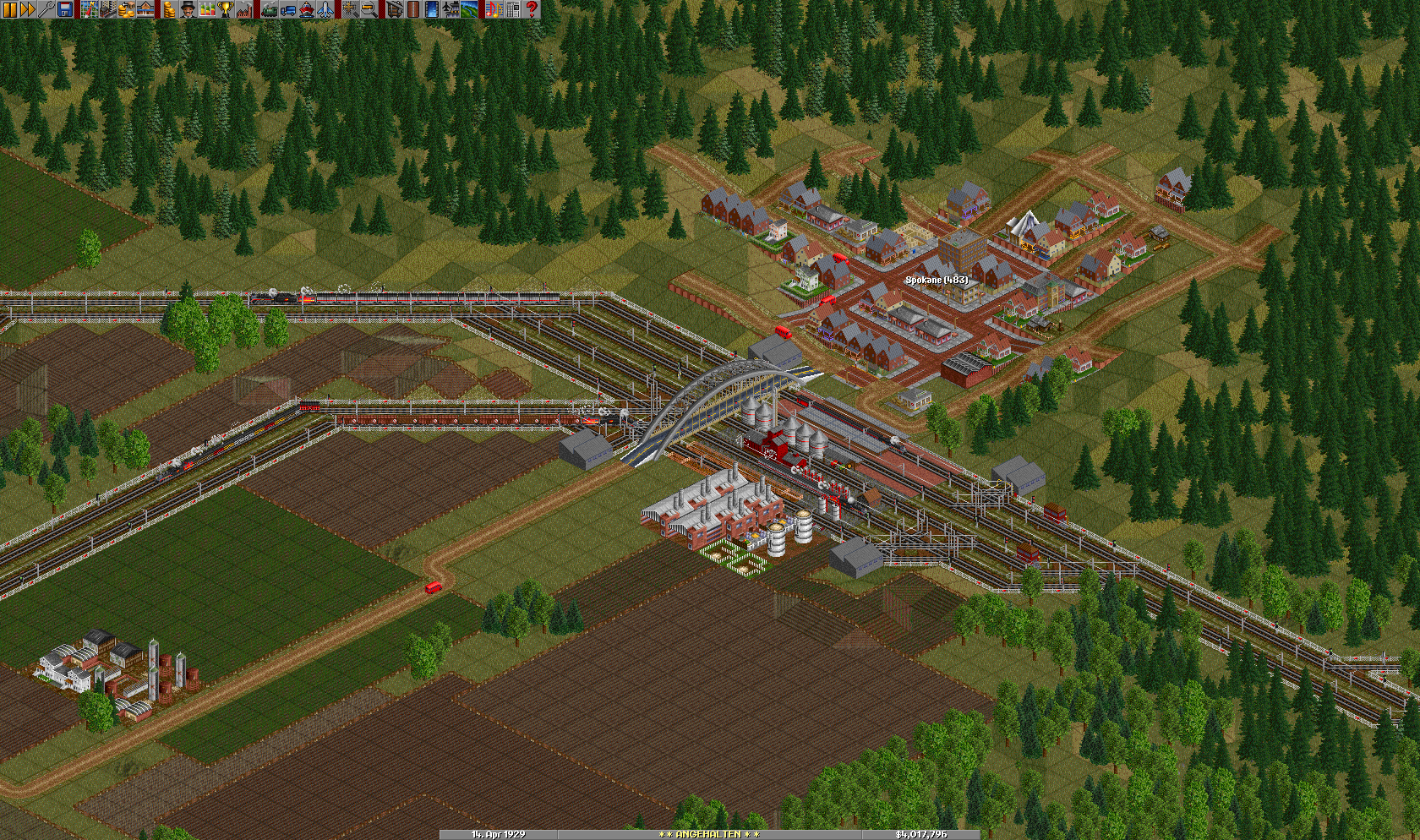Open the industry directory factory icon

pyautogui.click(x=244, y=9)
